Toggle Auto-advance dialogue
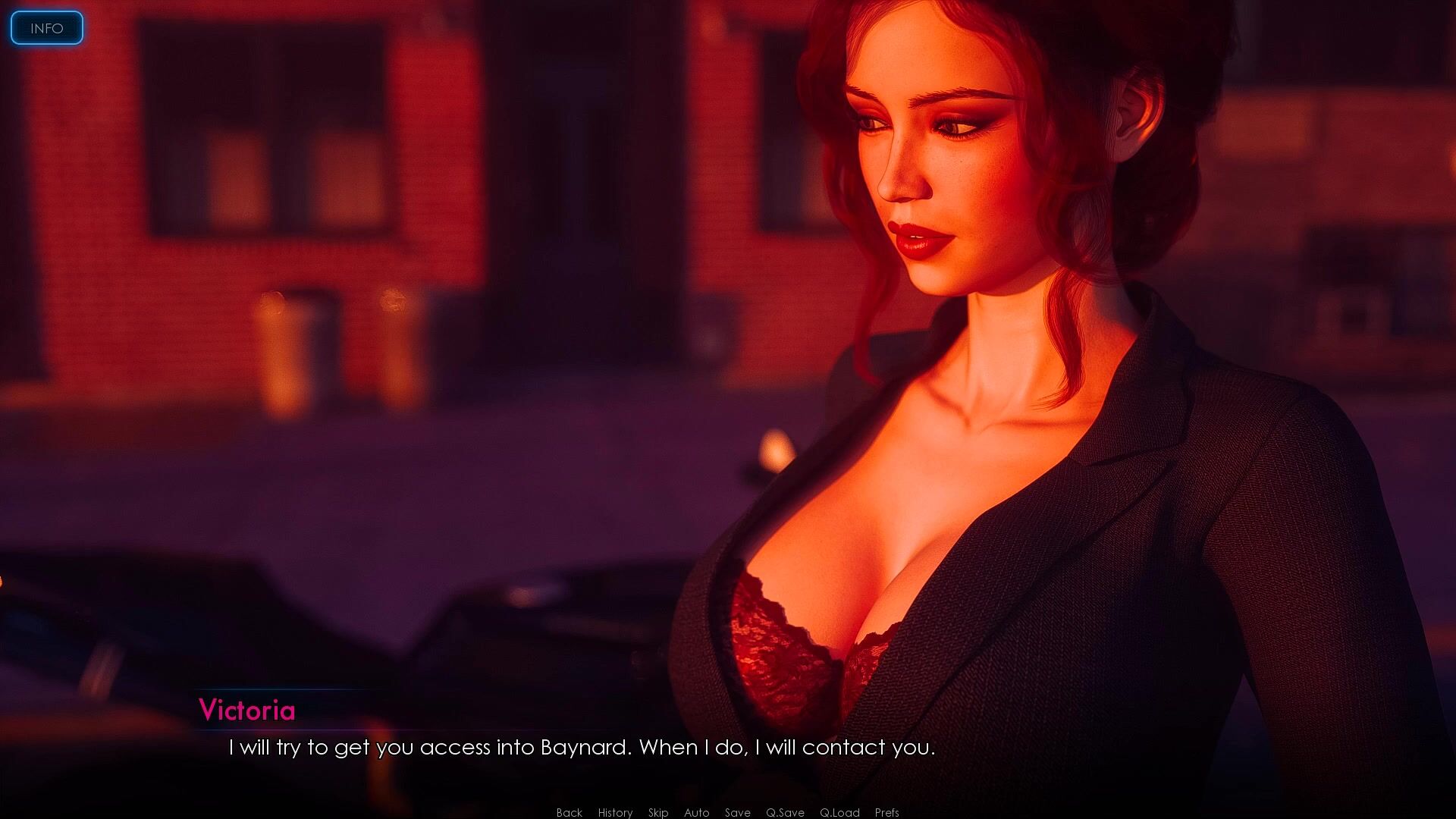Screen dimensions: 1456x819 pyautogui.click(x=696, y=812)
